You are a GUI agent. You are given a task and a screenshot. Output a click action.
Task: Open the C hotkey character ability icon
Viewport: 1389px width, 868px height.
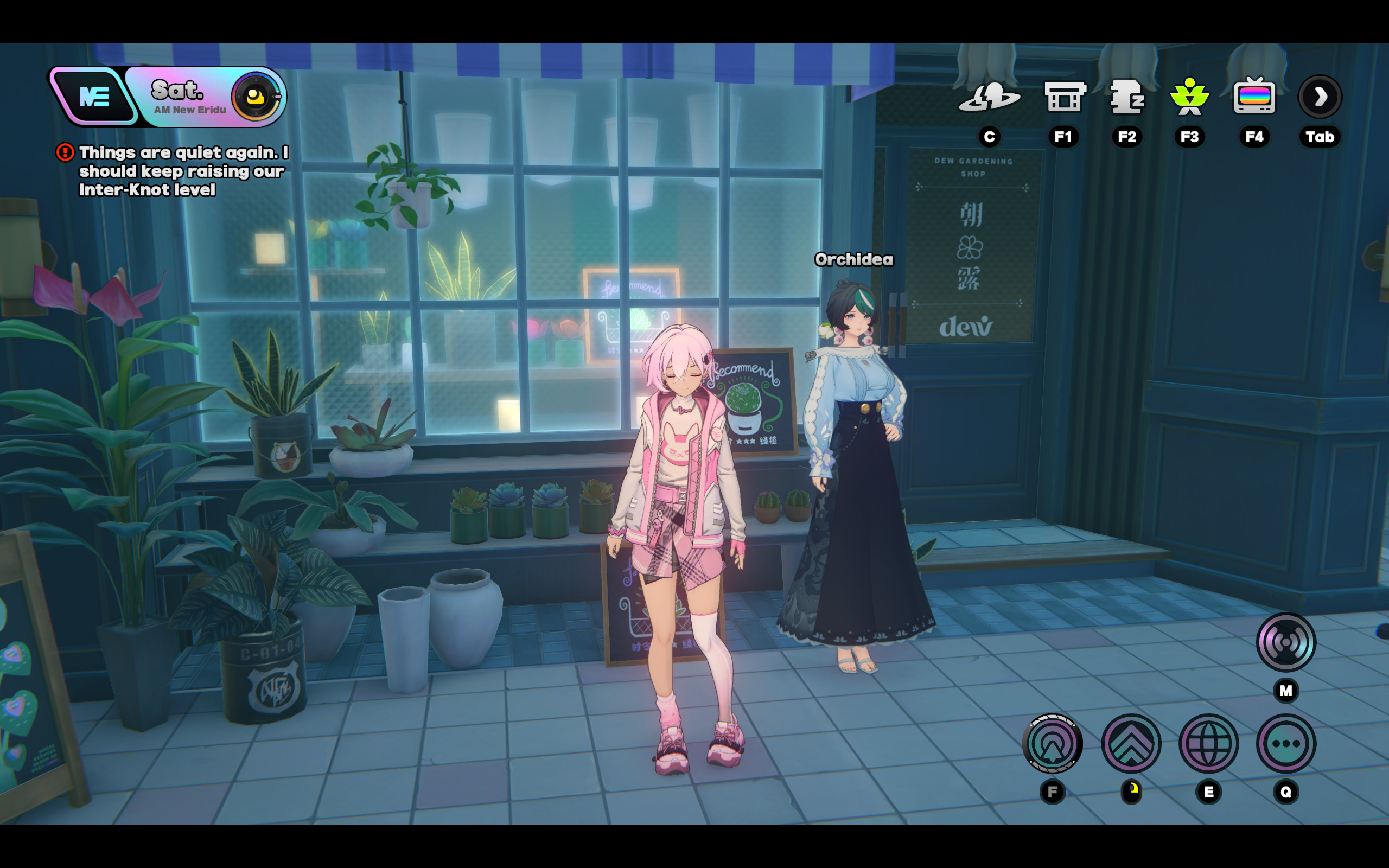click(990, 98)
